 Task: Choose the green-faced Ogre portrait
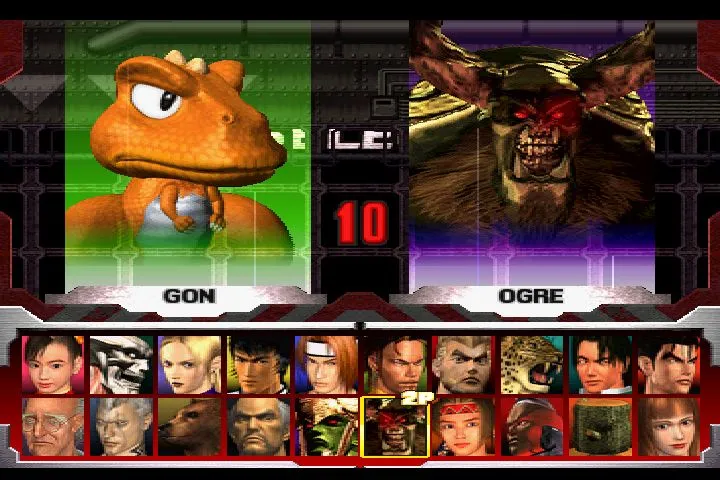326,427
